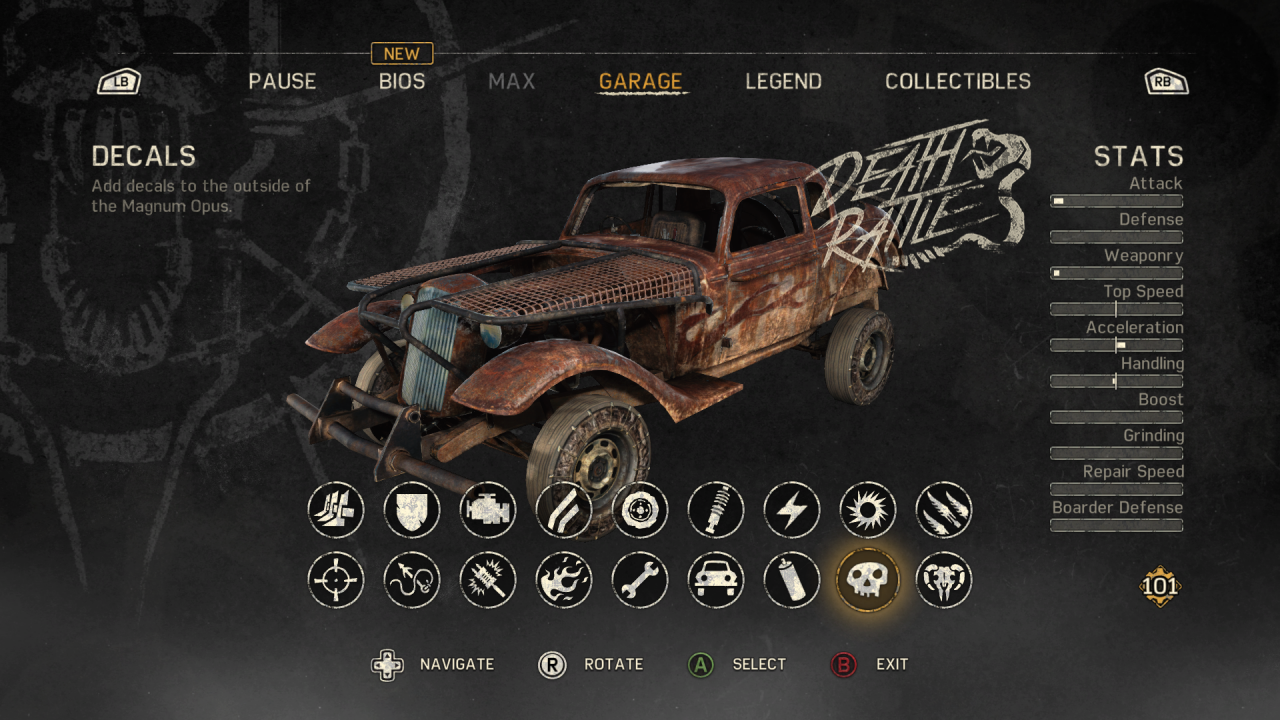The height and width of the screenshot is (720, 1280).
Task: Open the engine upgrade category
Action: click(x=488, y=510)
